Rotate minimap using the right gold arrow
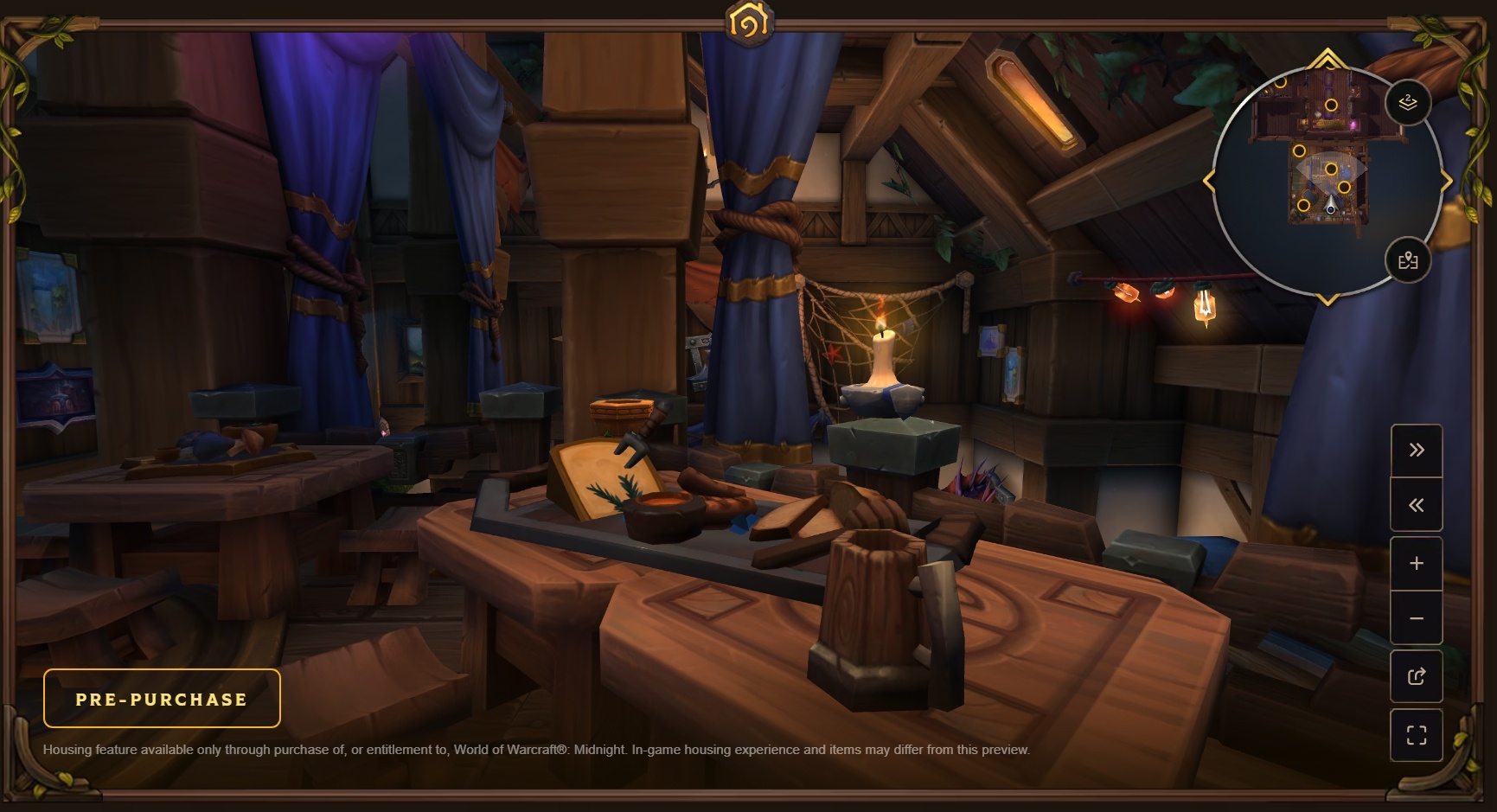The height and width of the screenshot is (812, 1497). (x=1447, y=181)
